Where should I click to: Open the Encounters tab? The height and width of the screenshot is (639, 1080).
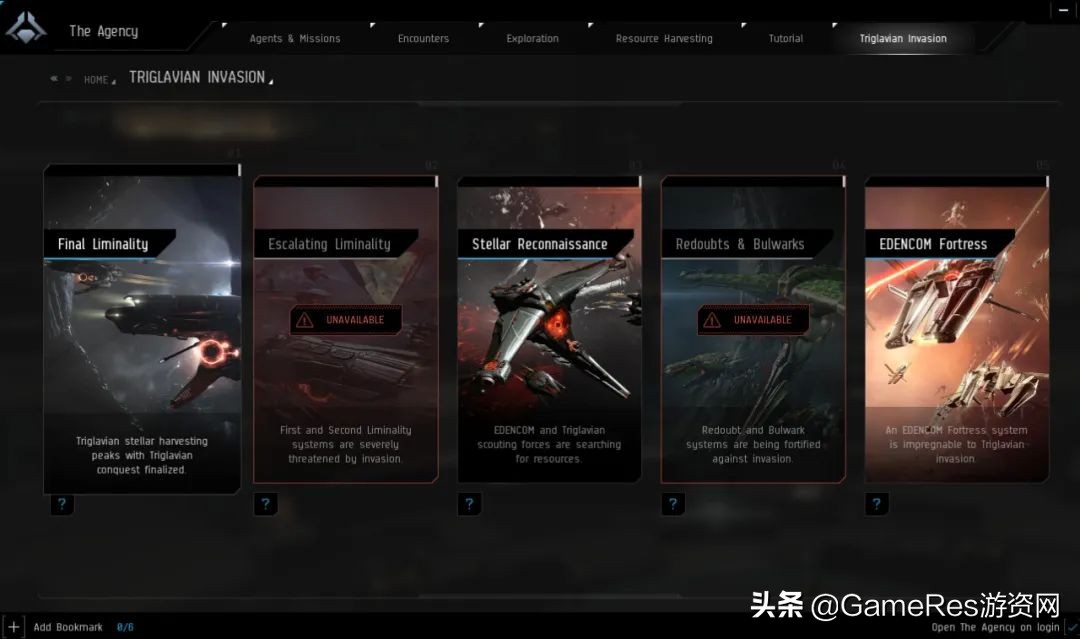(423, 39)
